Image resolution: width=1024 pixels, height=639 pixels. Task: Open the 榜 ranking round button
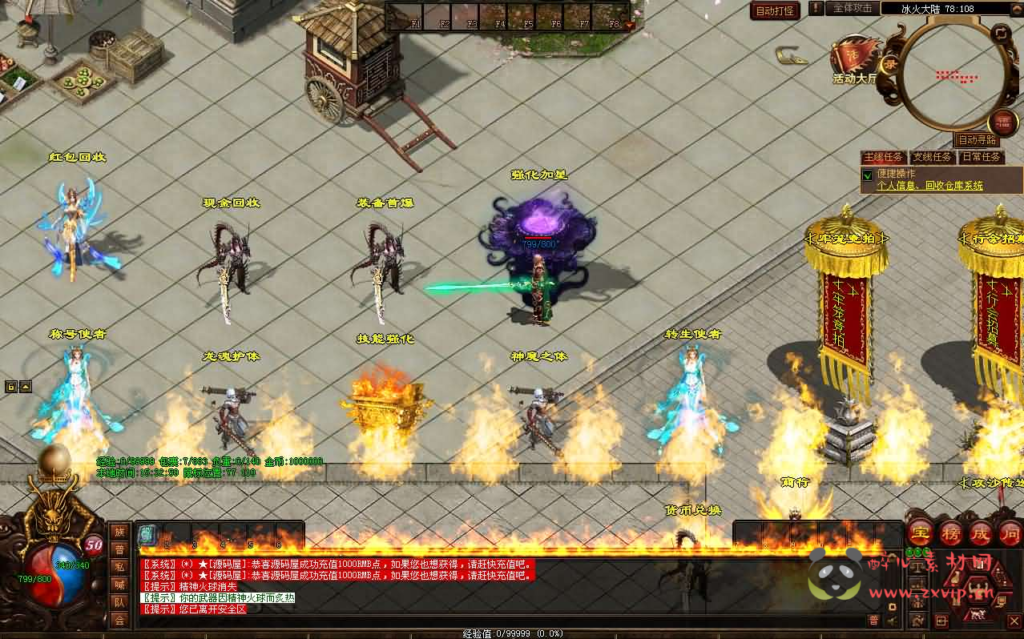coord(950,531)
